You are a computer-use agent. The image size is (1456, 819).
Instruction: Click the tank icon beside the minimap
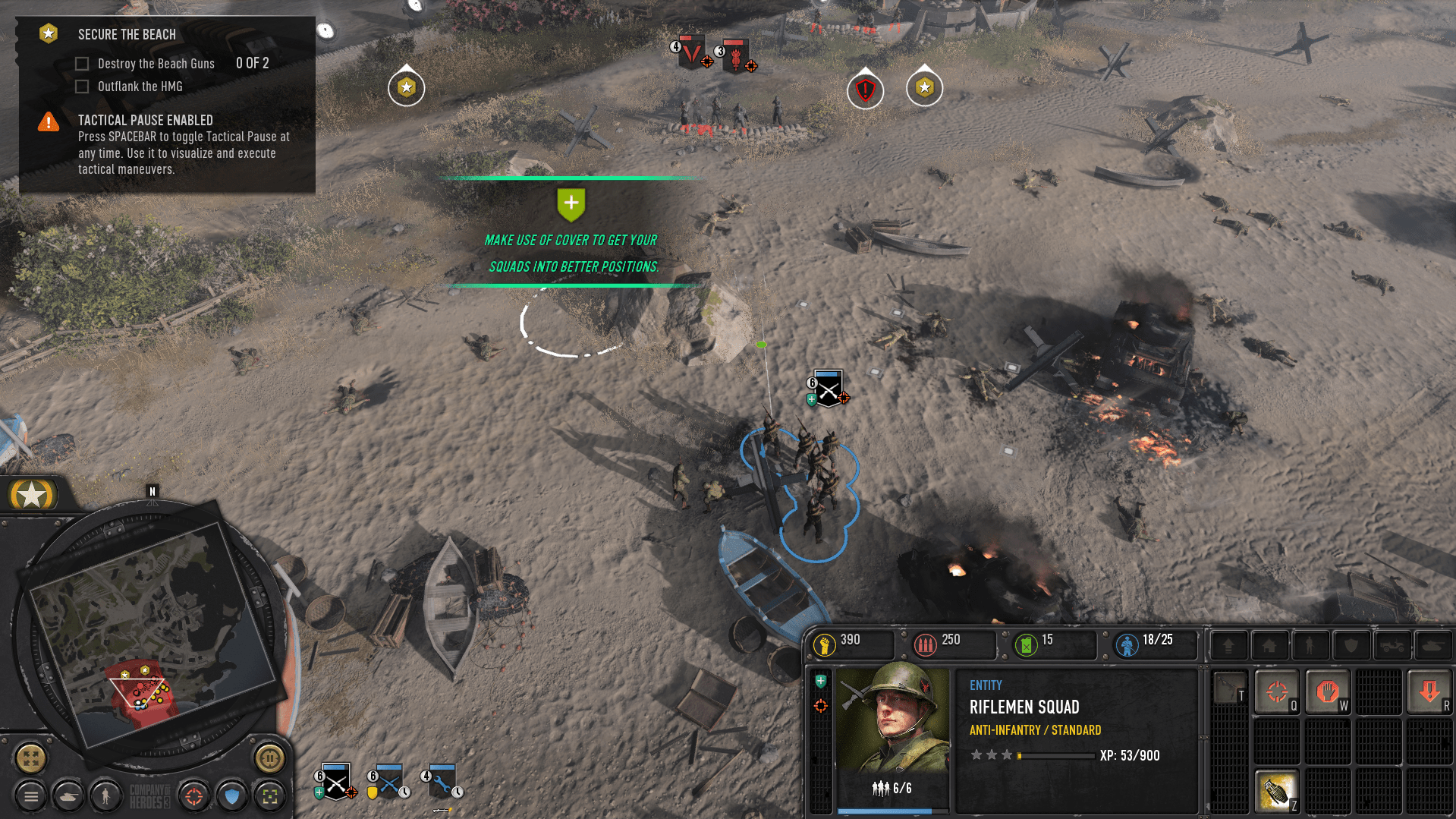coord(68,796)
